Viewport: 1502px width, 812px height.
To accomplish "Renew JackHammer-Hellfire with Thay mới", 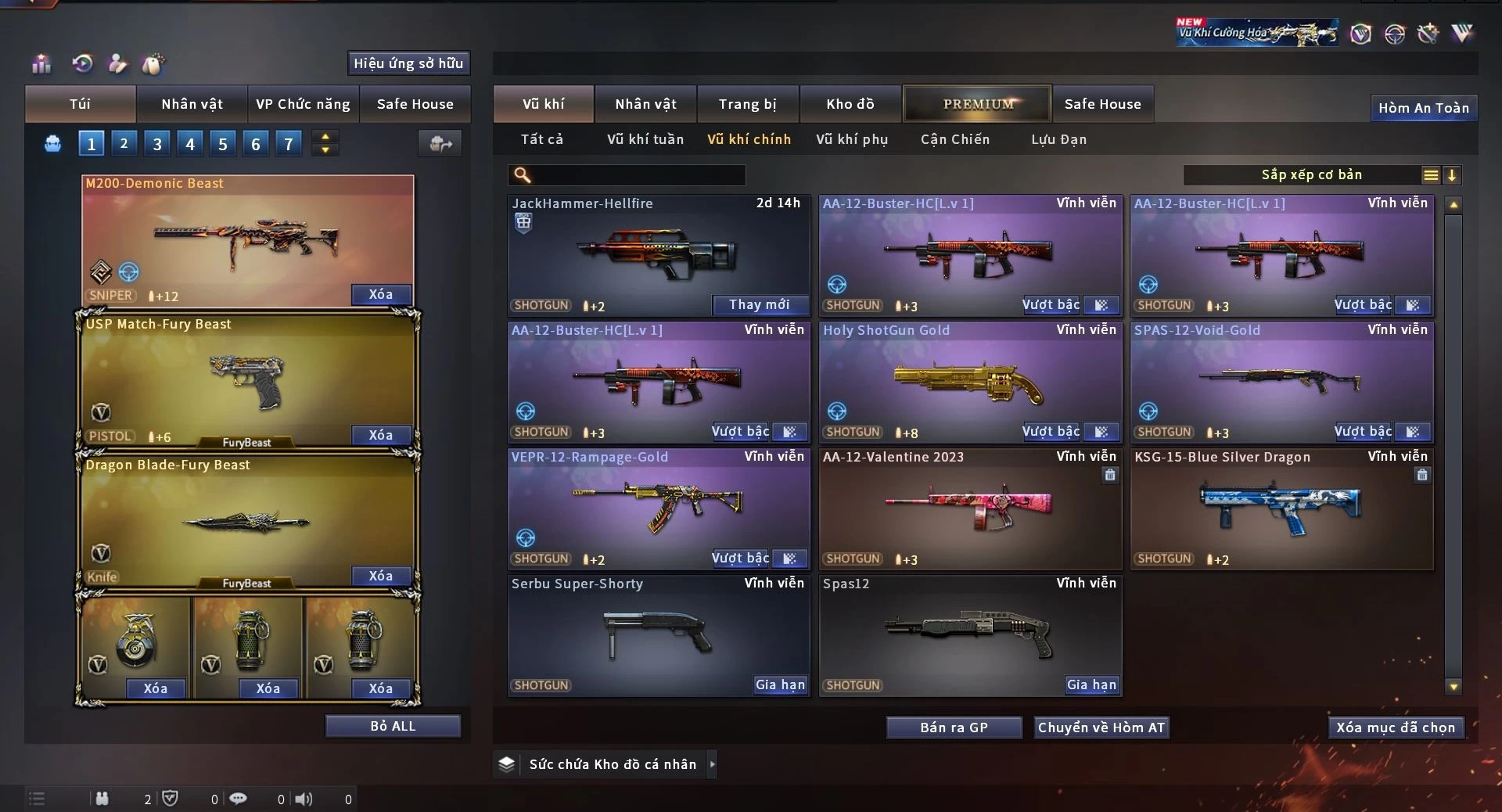I will pyautogui.click(x=759, y=305).
